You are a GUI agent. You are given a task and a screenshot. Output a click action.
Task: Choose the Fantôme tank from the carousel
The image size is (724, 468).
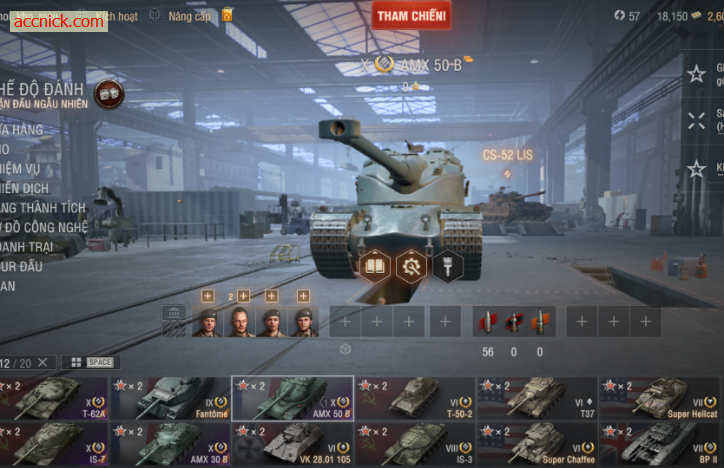pyautogui.click(x=170, y=398)
